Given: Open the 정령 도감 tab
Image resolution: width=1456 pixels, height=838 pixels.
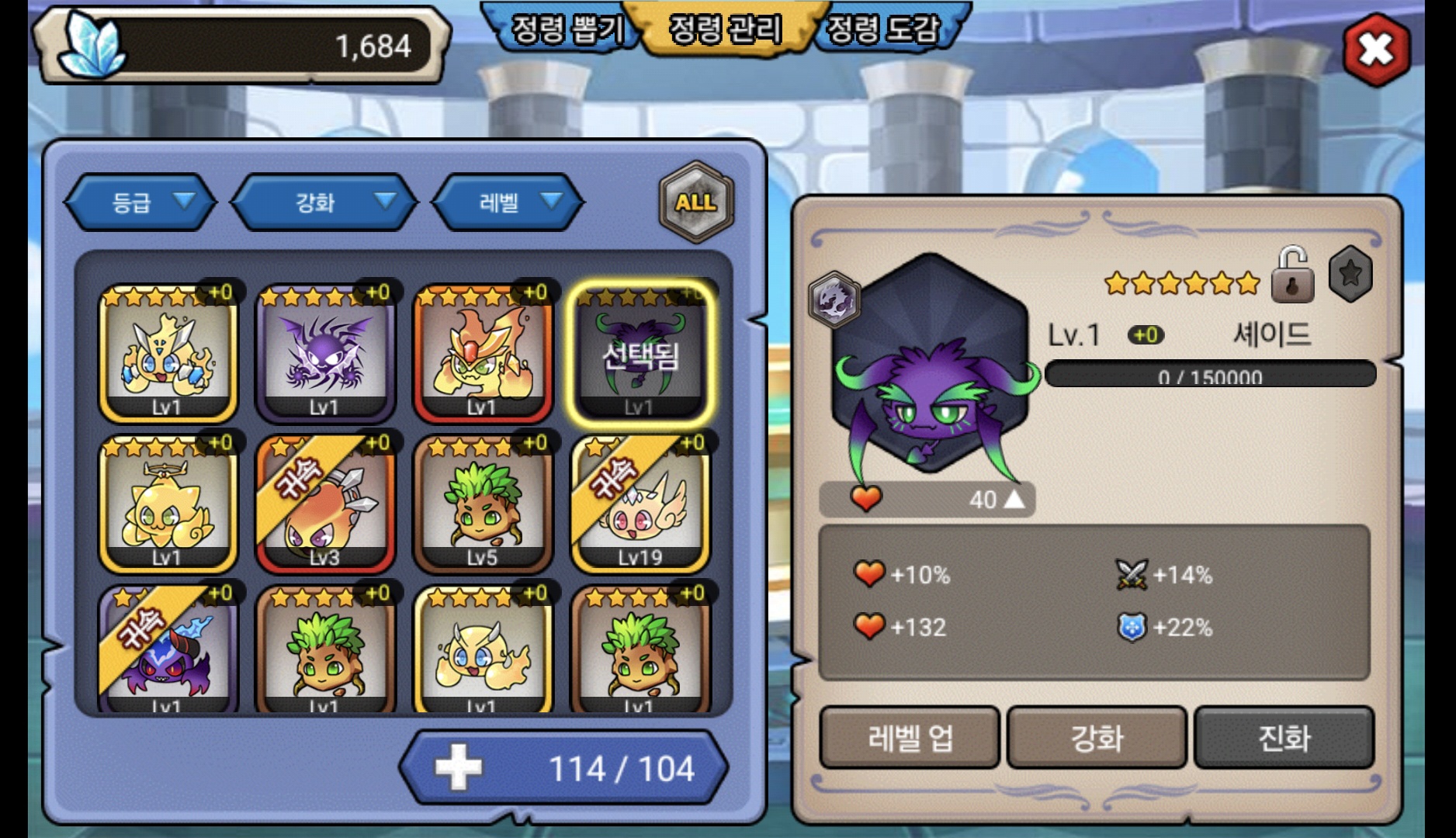Looking at the screenshot, I should (882, 29).
